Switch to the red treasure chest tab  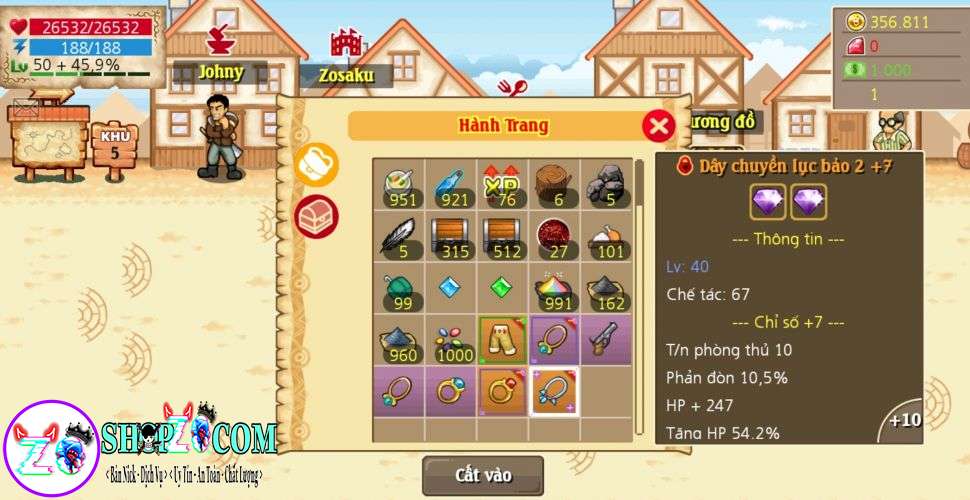click(316, 216)
